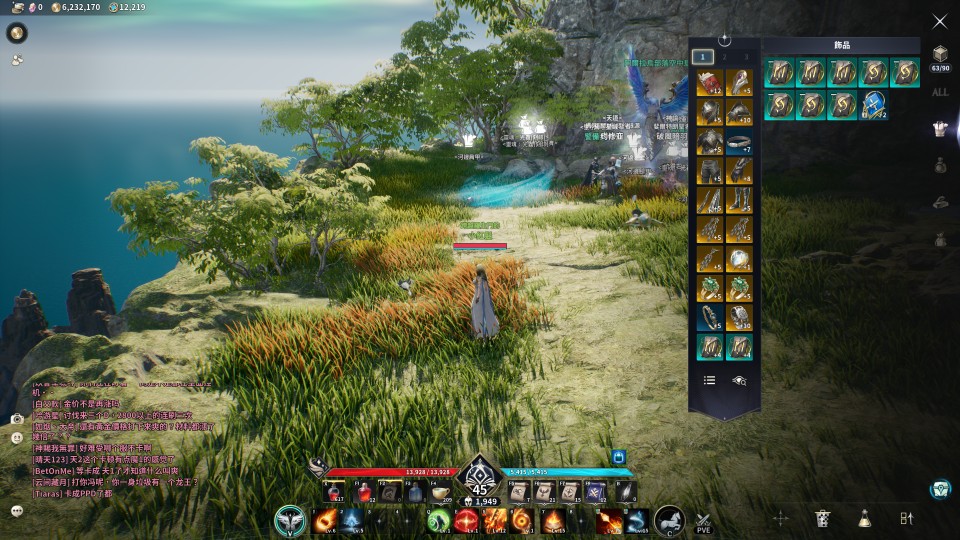Switch to the armor category filter

pyautogui.click(x=940, y=128)
